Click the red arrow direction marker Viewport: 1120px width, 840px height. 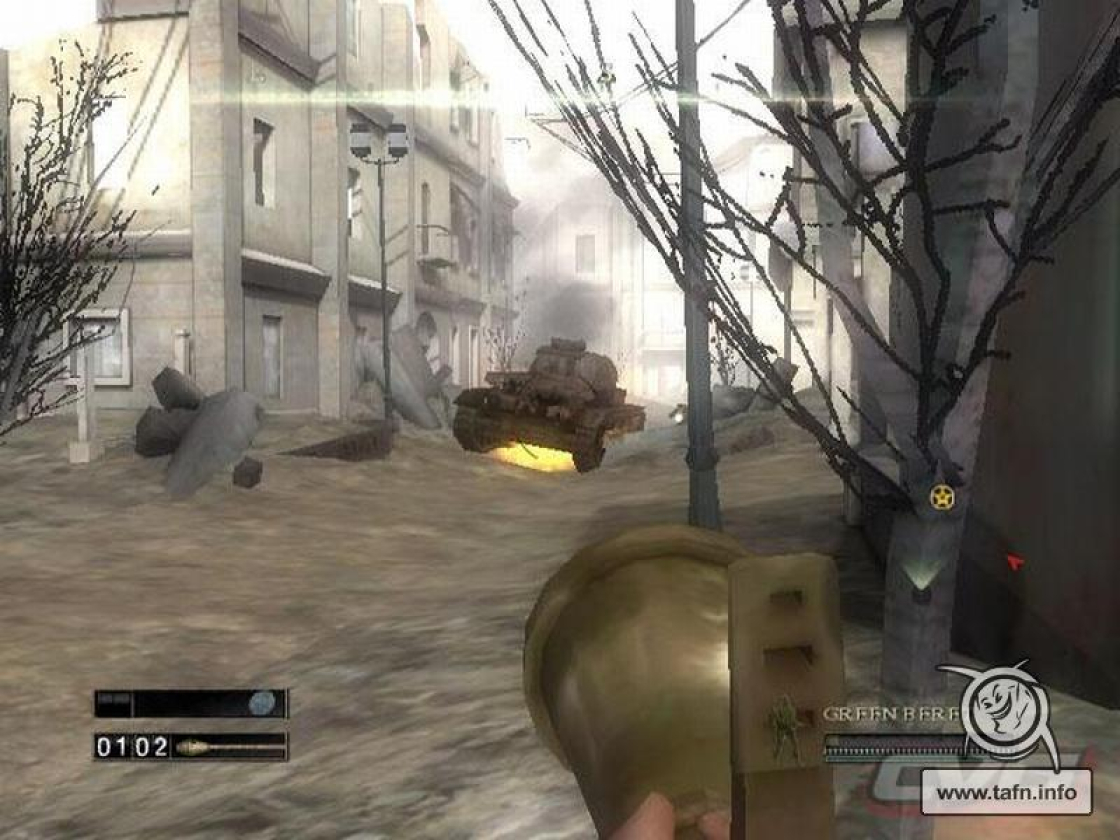click(x=1015, y=562)
